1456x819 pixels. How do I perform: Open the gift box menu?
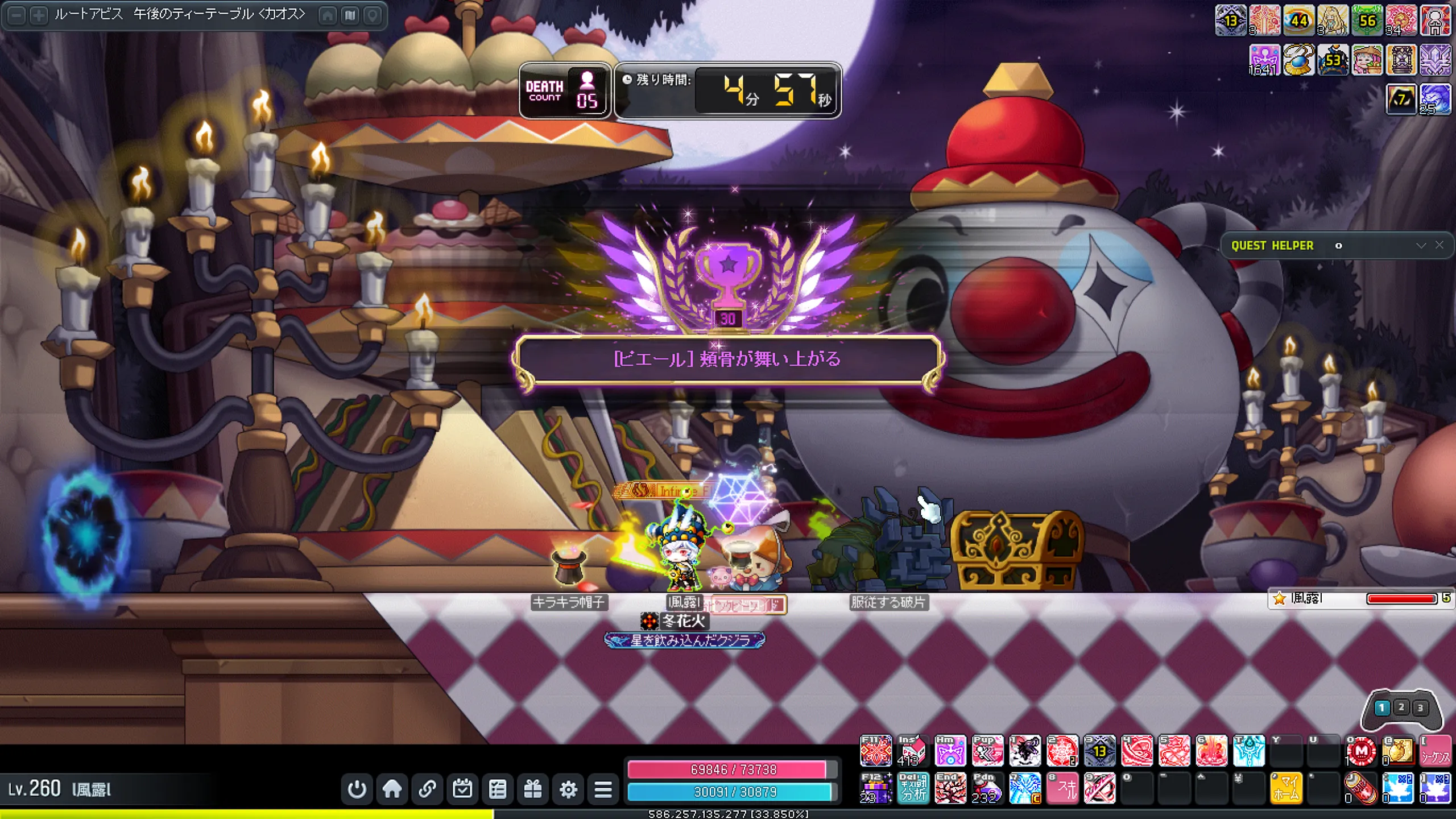533,789
